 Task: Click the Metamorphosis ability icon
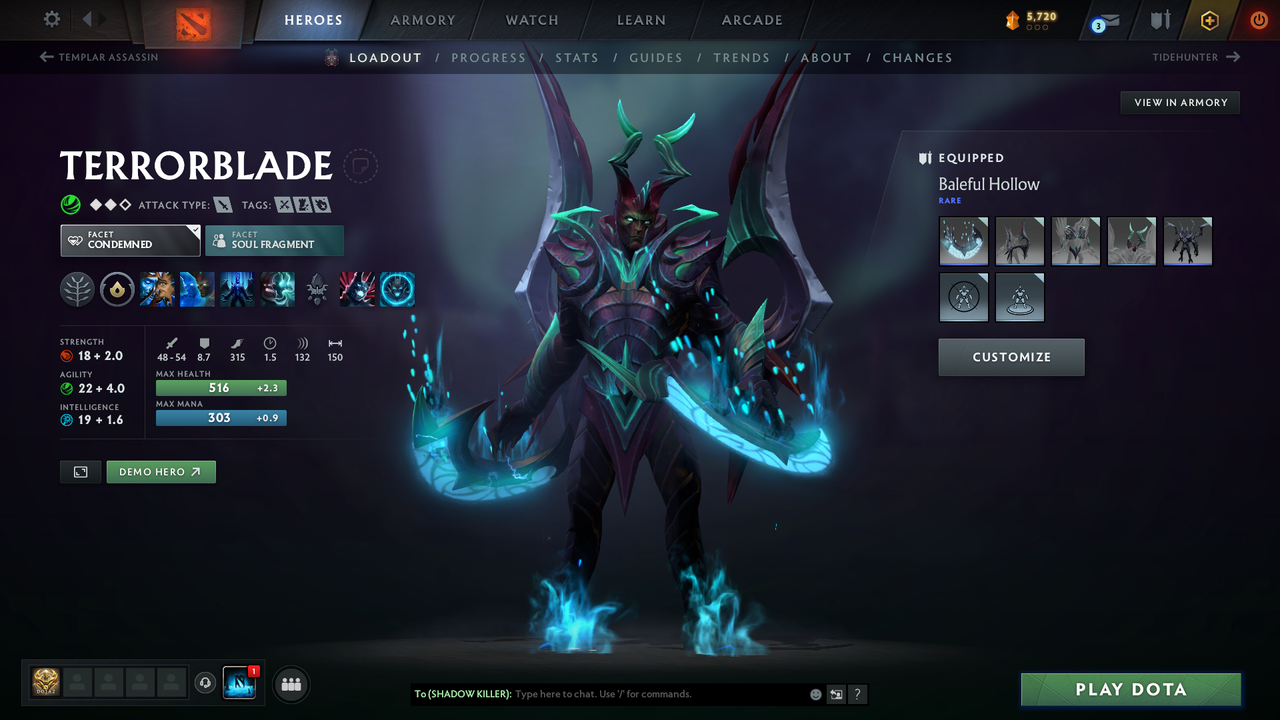click(x=237, y=289)
